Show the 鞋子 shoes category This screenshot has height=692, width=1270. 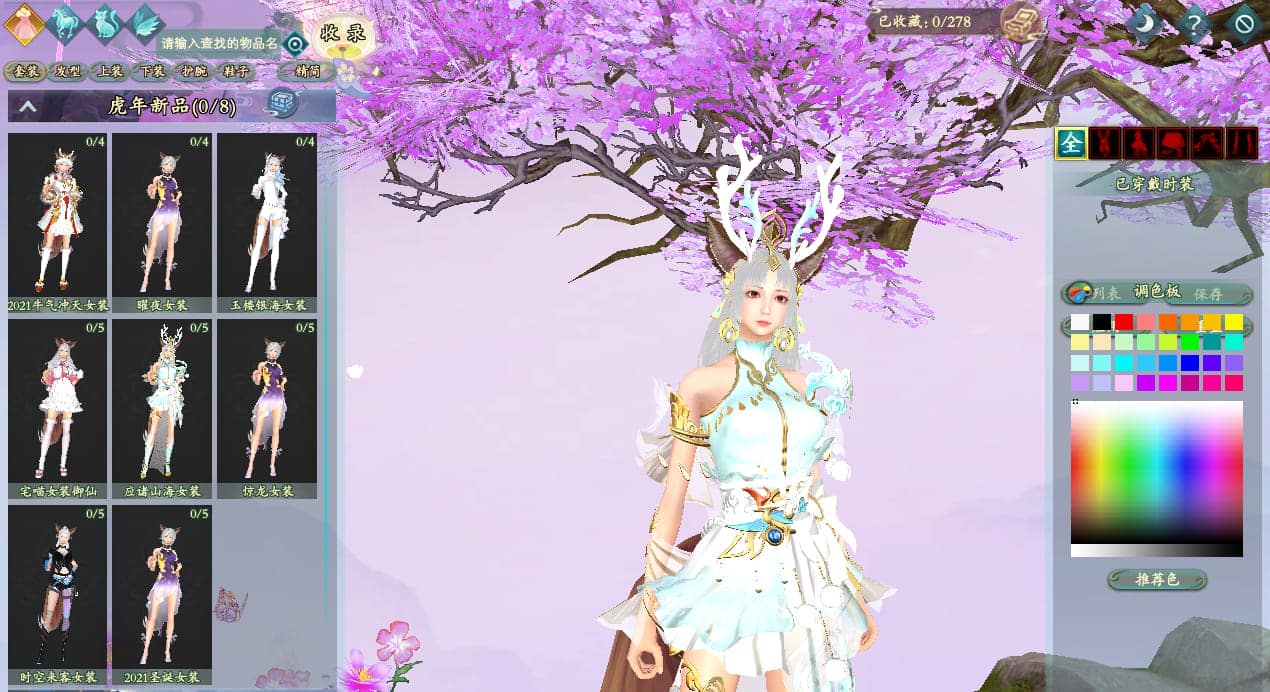point(236,71)
